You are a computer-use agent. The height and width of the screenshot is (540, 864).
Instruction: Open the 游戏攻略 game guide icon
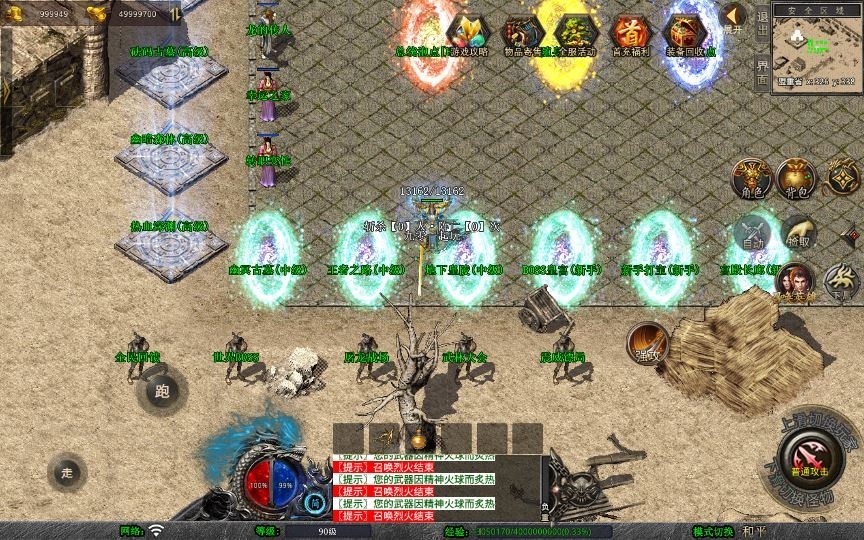pos(466,35)
